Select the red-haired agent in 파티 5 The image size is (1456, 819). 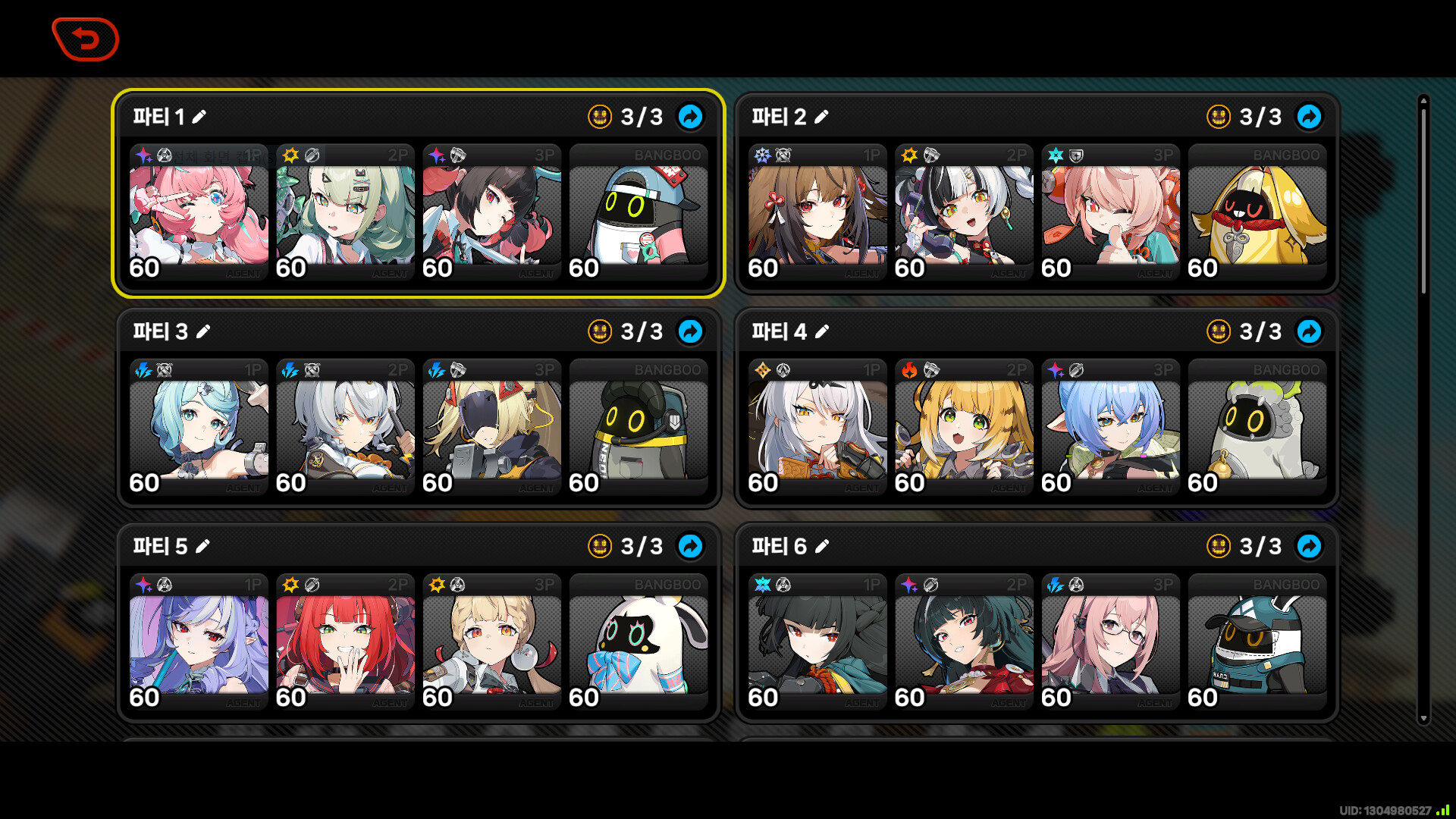click(345, 643)
